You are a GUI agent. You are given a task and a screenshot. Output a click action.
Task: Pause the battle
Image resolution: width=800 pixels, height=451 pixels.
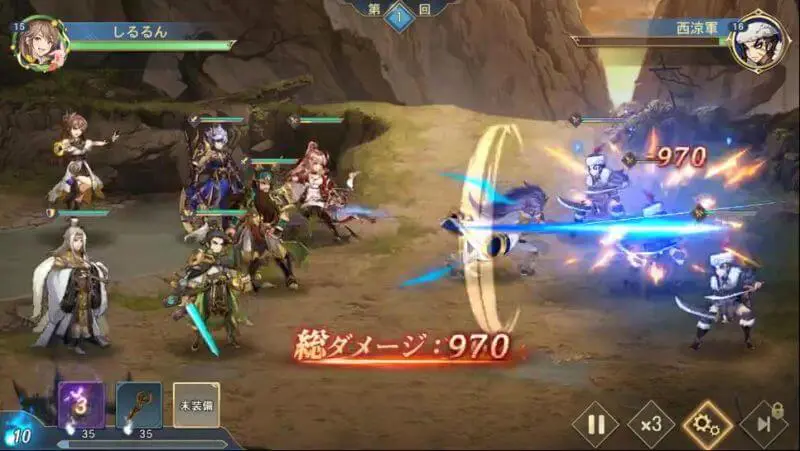click(x=596, y=425)
